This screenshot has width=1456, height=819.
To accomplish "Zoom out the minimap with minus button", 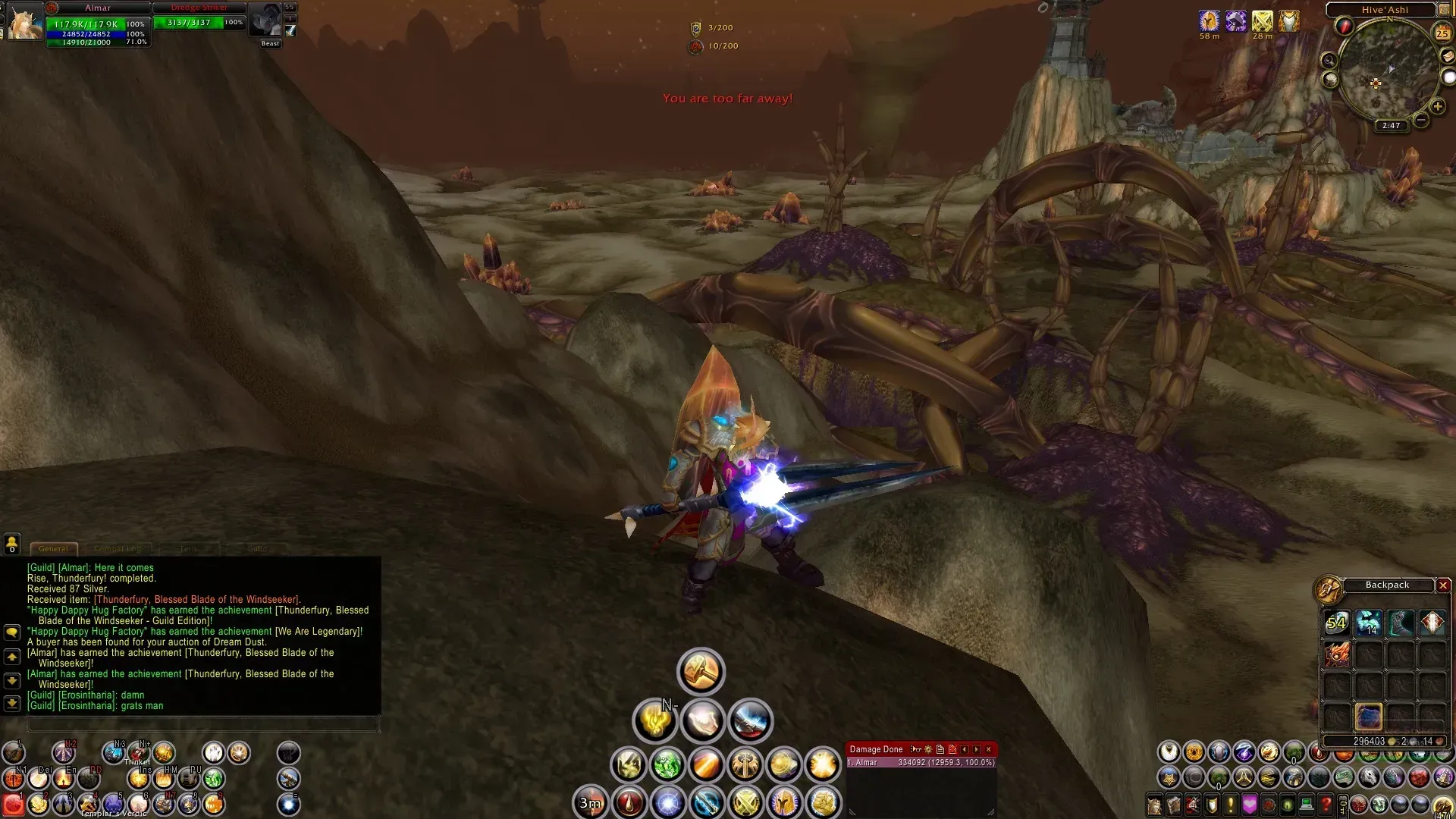I will 1421,120.
